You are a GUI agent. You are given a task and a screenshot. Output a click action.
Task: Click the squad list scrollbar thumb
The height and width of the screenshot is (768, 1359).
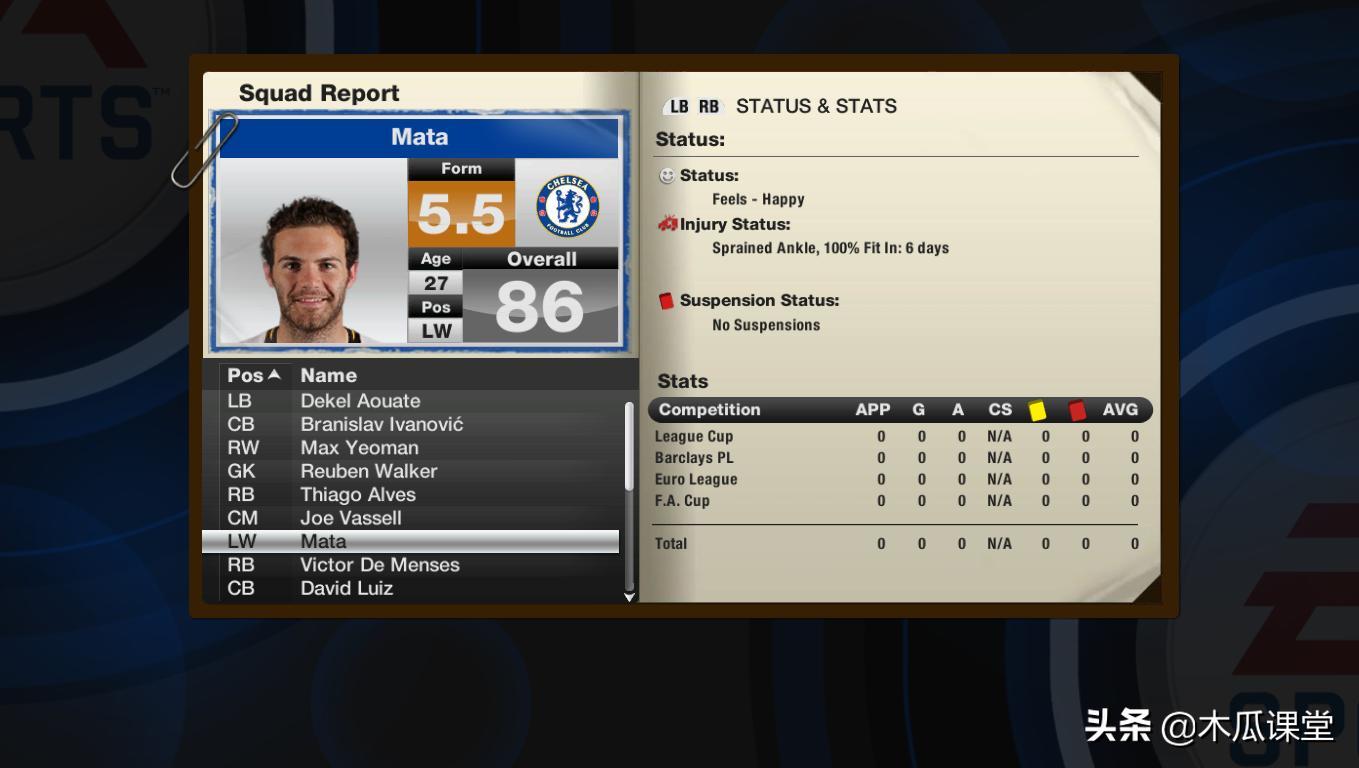click(629, 445)
